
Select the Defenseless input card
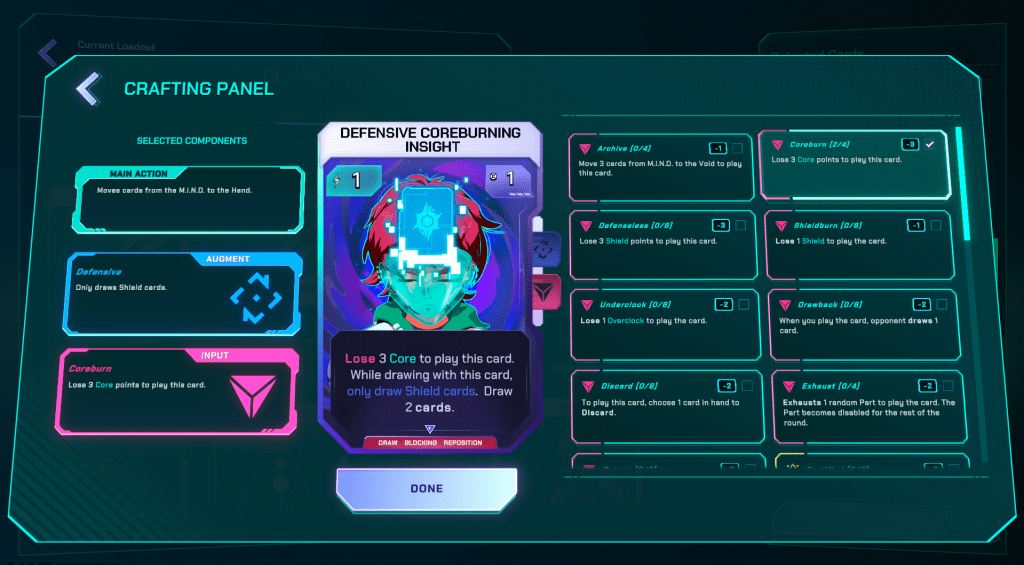click(660, 244)
